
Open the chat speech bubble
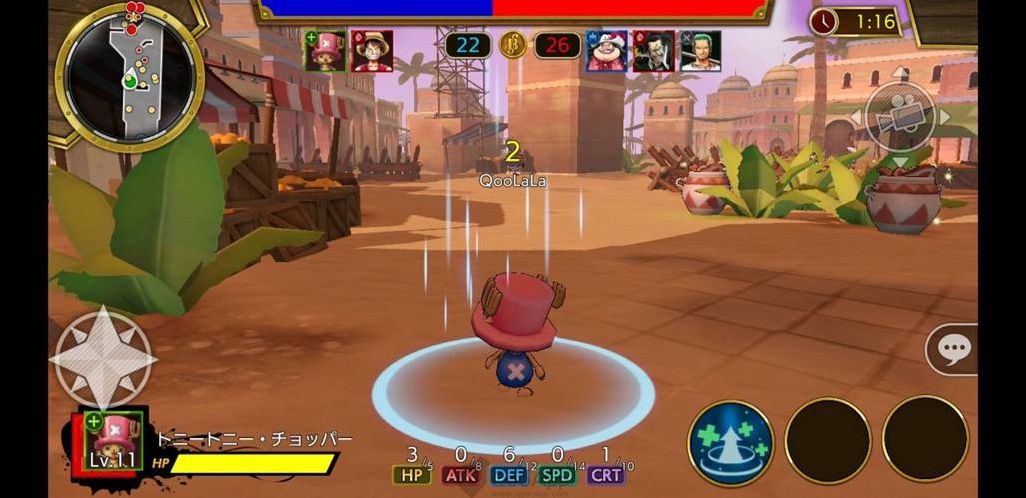pos(954,349)
